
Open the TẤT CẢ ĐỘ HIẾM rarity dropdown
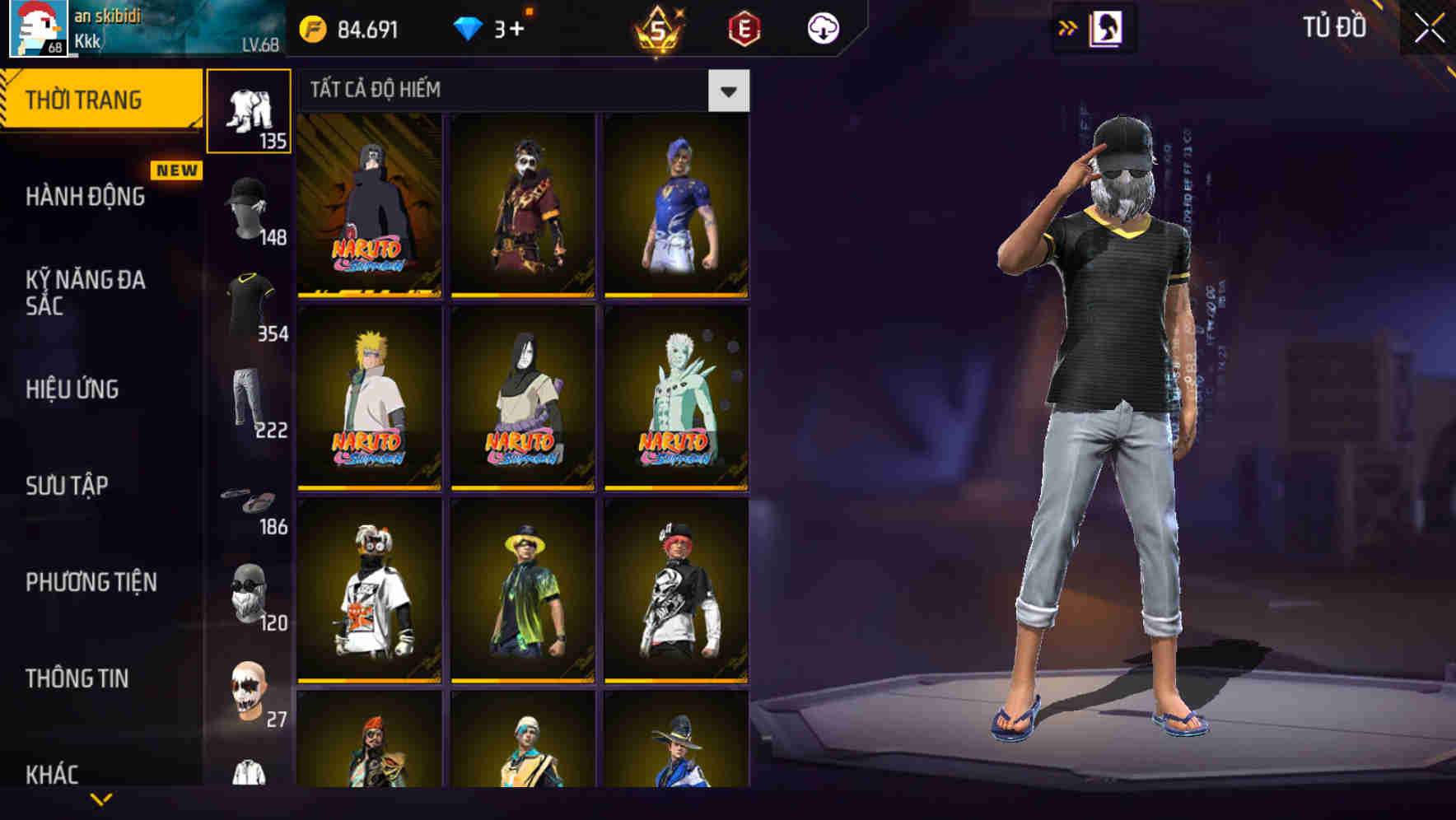click(x=728, y=90)
